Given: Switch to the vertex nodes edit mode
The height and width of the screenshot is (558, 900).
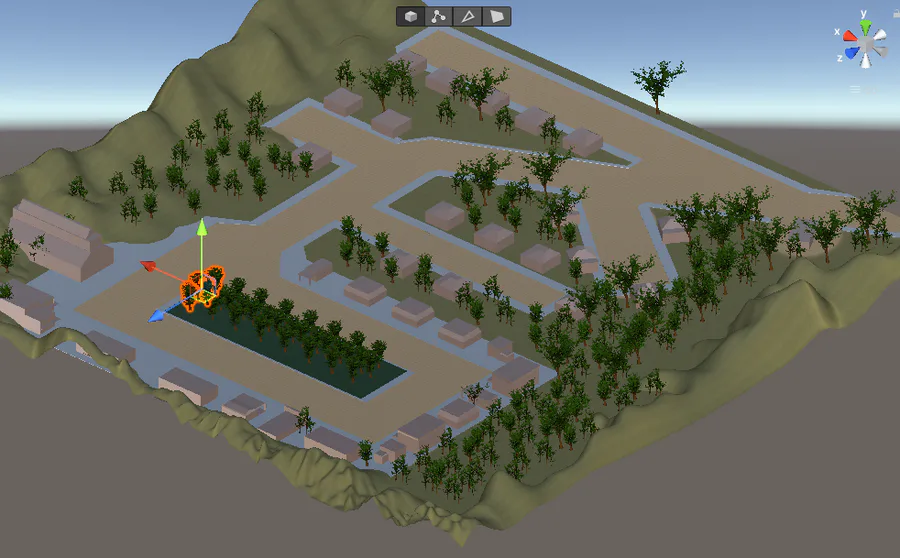Looking at the screenshot, I should click(x=439, y=16).
